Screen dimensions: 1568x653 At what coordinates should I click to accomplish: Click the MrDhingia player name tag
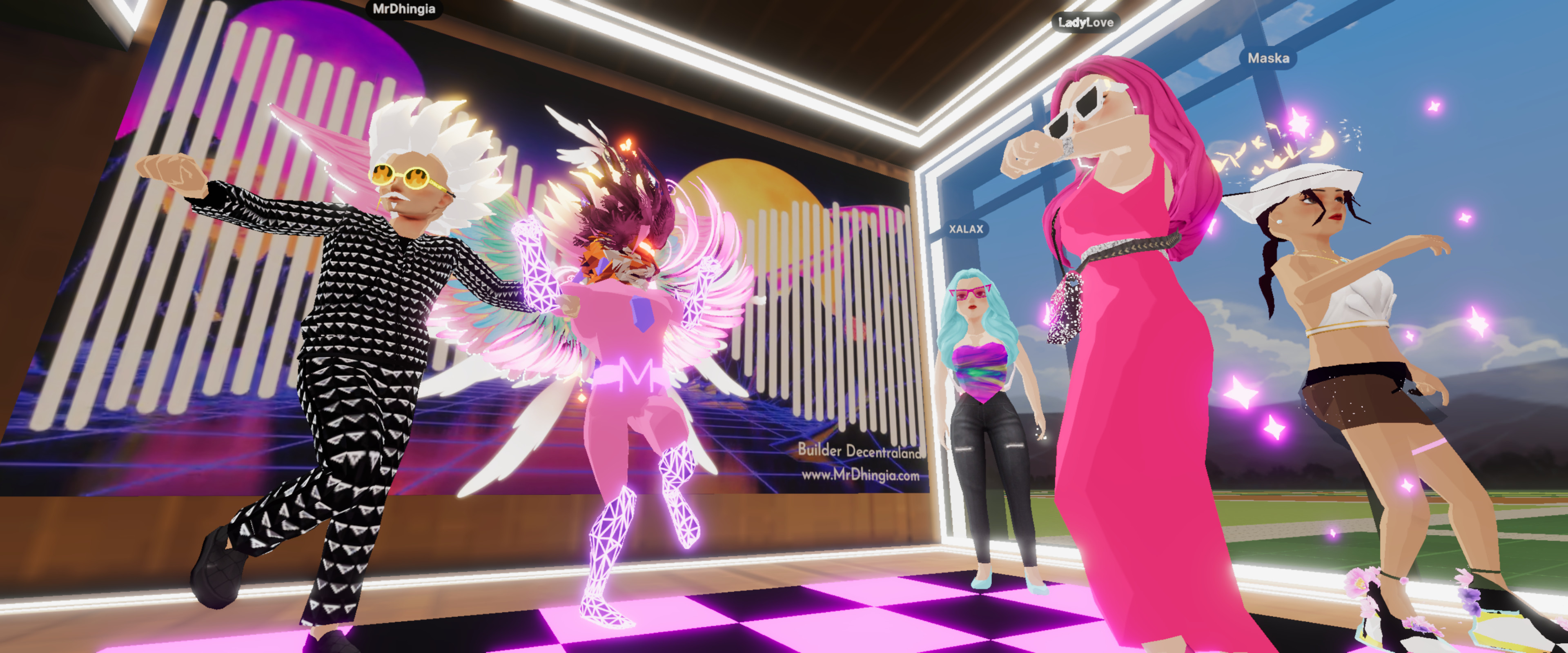coord(403,9)
